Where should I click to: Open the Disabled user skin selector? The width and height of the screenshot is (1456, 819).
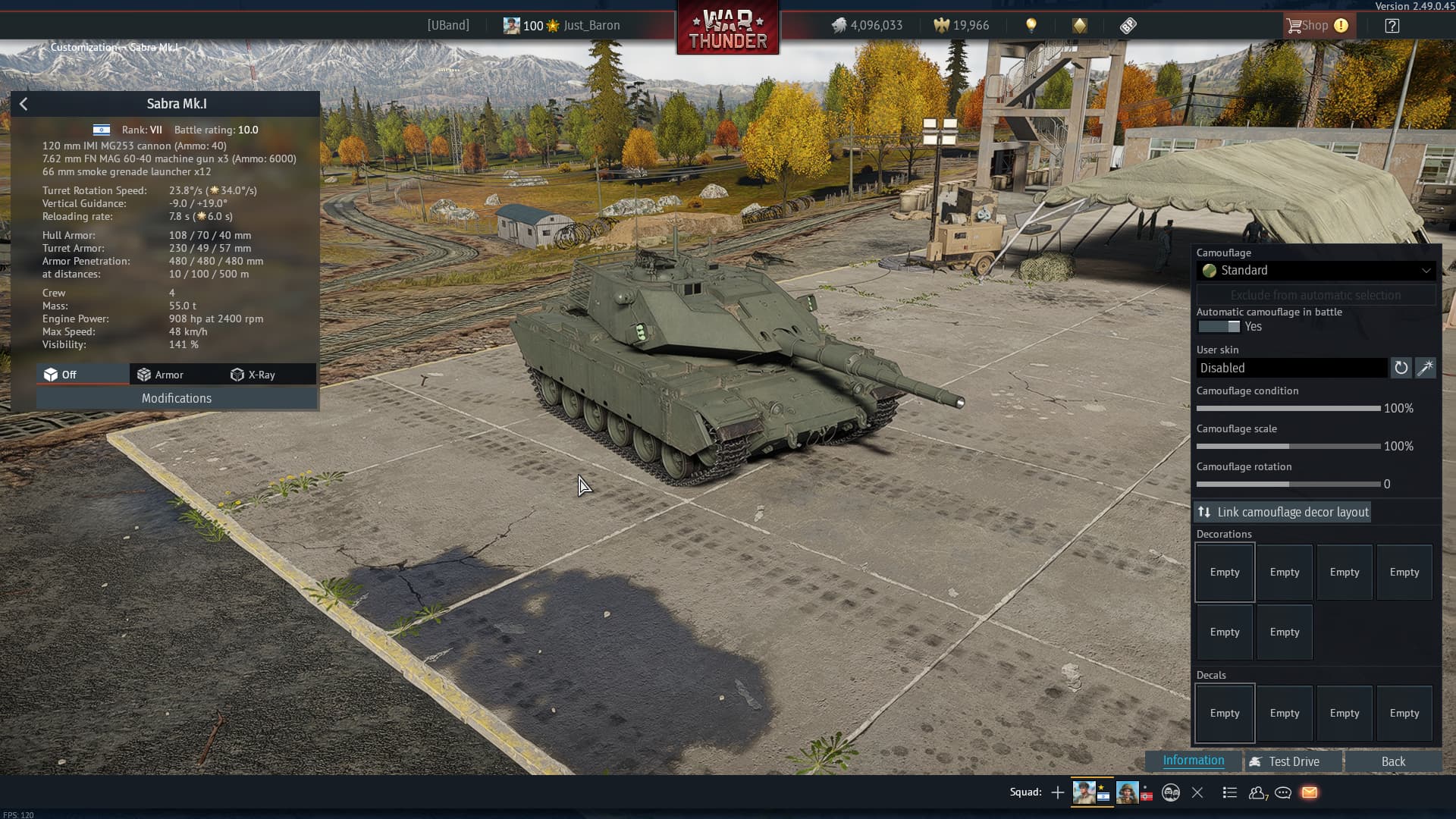click(1291, 368)
